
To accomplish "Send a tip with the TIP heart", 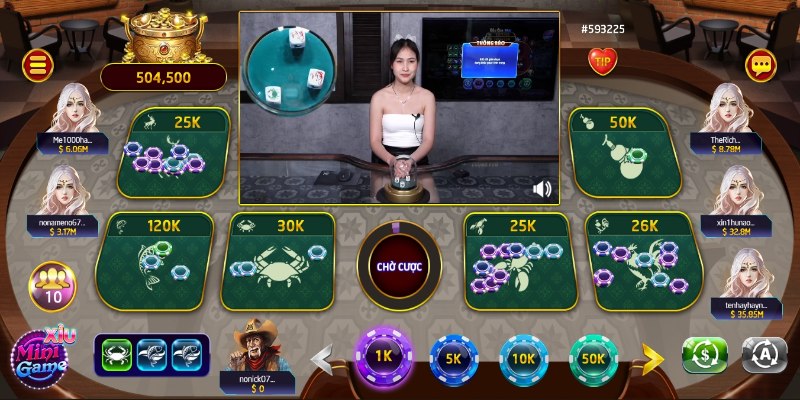I will [x=602, y=61].
